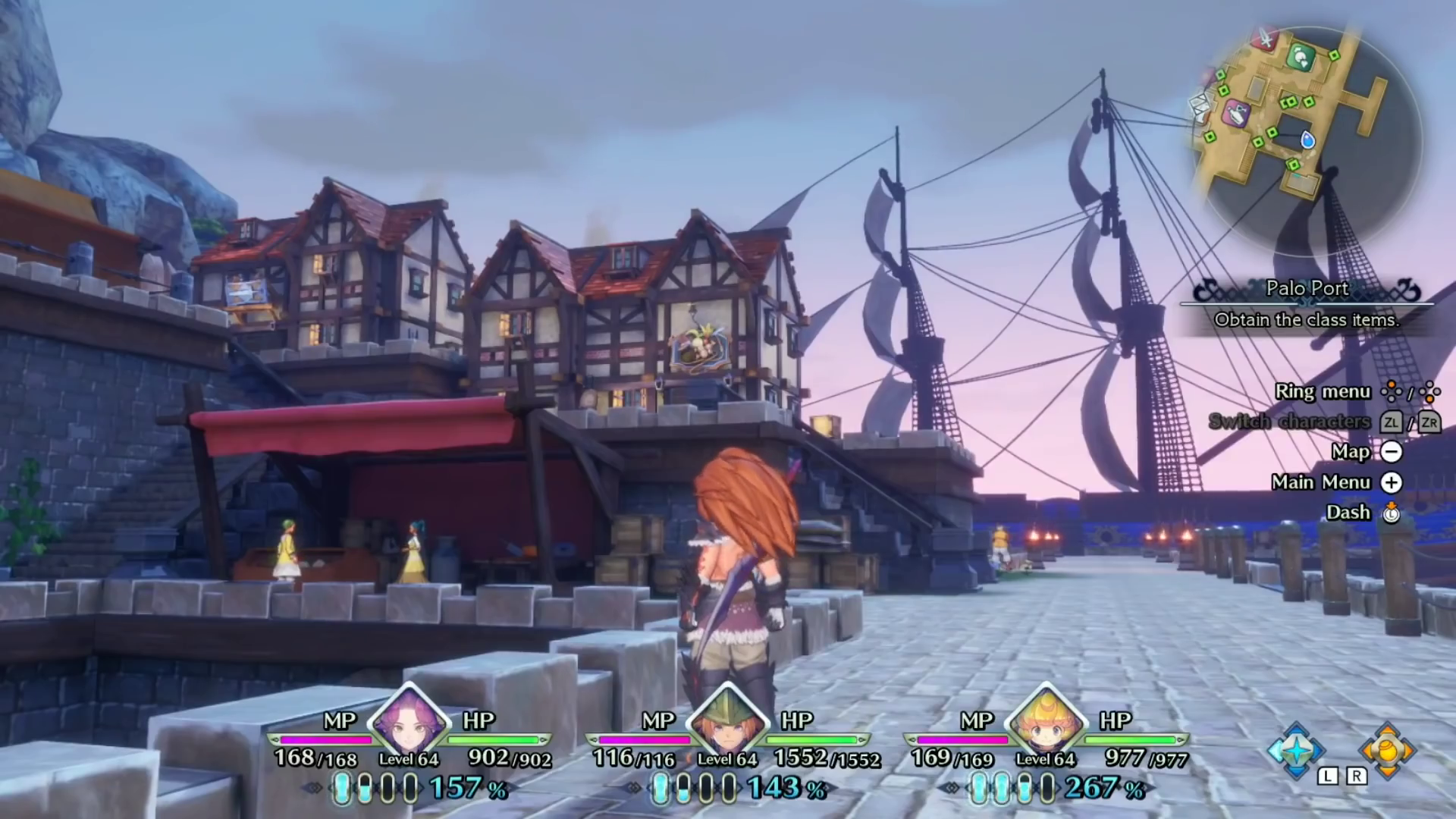Click the blue water drop map marker

tap(1307, 140)
